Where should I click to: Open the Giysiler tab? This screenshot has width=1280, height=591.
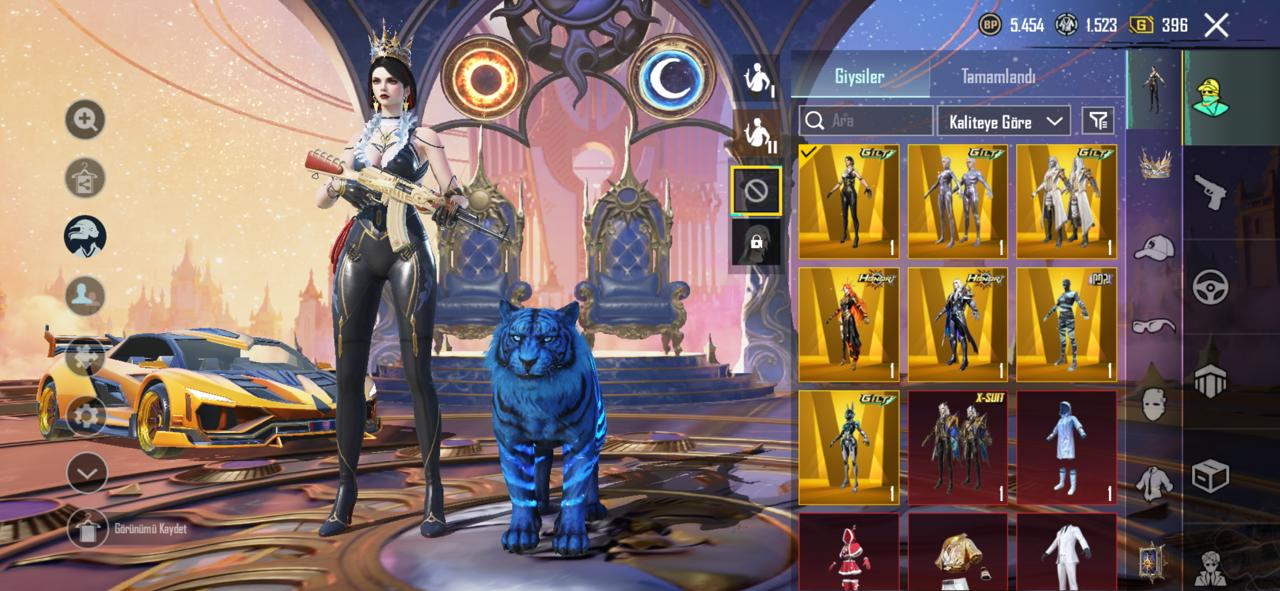click(860, 76)
